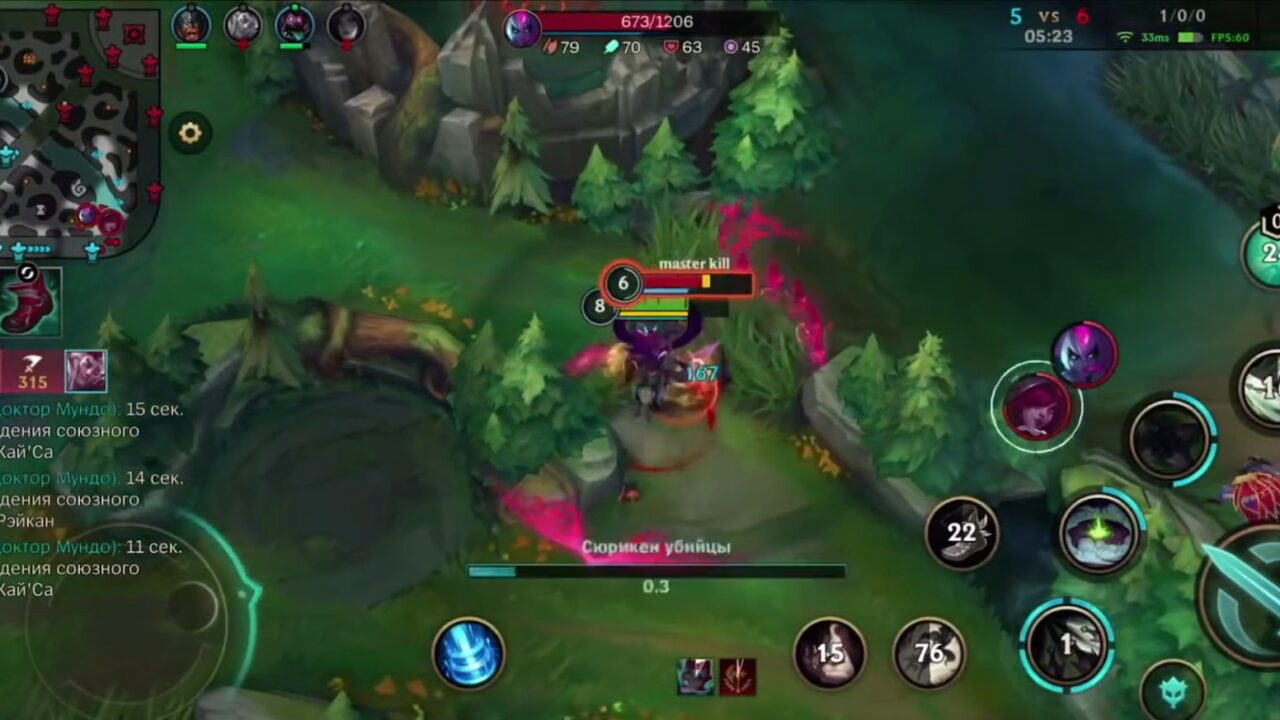
Task: Tap the Сюрикен убийцы cast progress bar
Action: click(x=656, y=570)
